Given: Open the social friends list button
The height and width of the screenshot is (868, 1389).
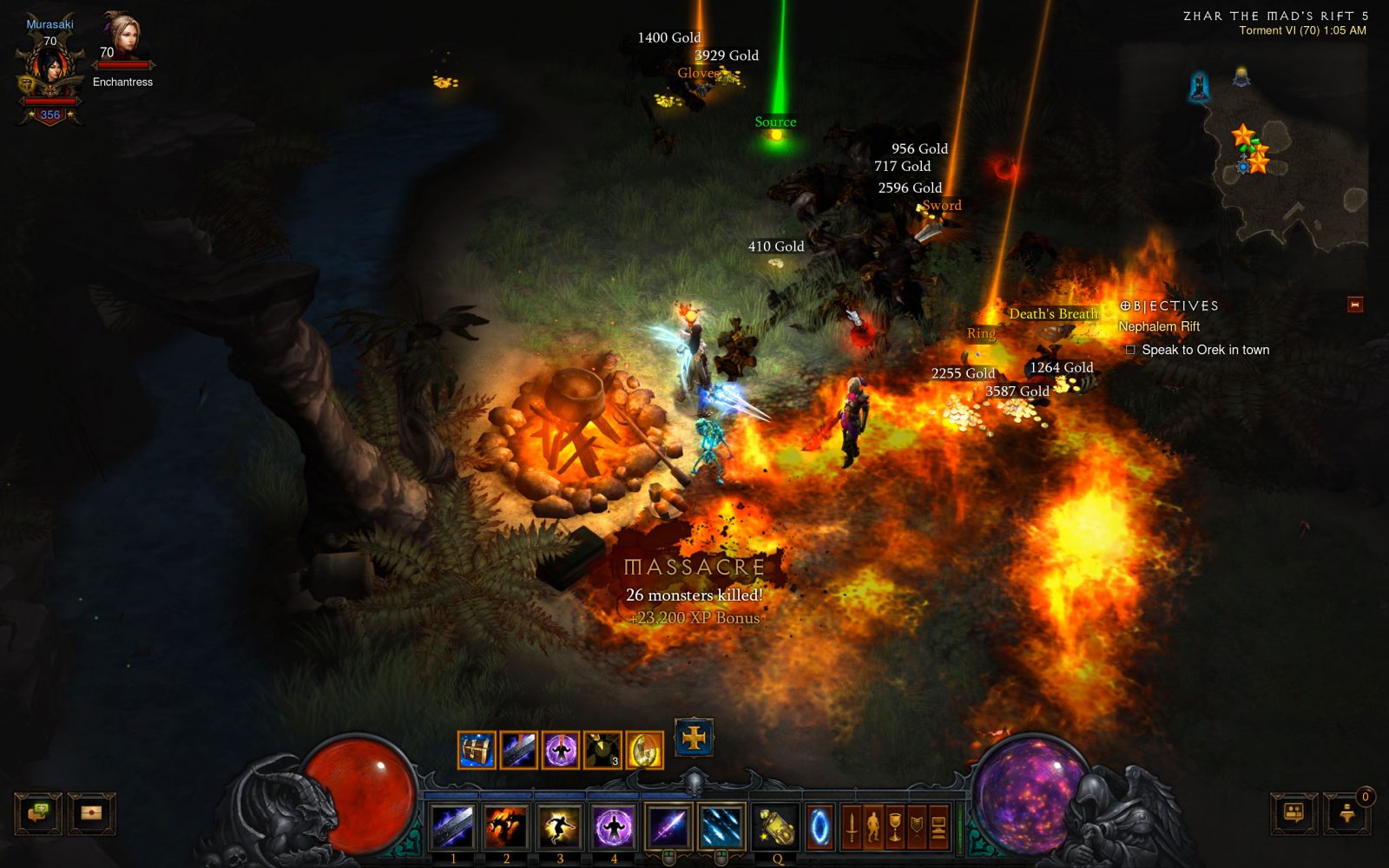Looking at the screenshot, I should [x=1294, y=813].
